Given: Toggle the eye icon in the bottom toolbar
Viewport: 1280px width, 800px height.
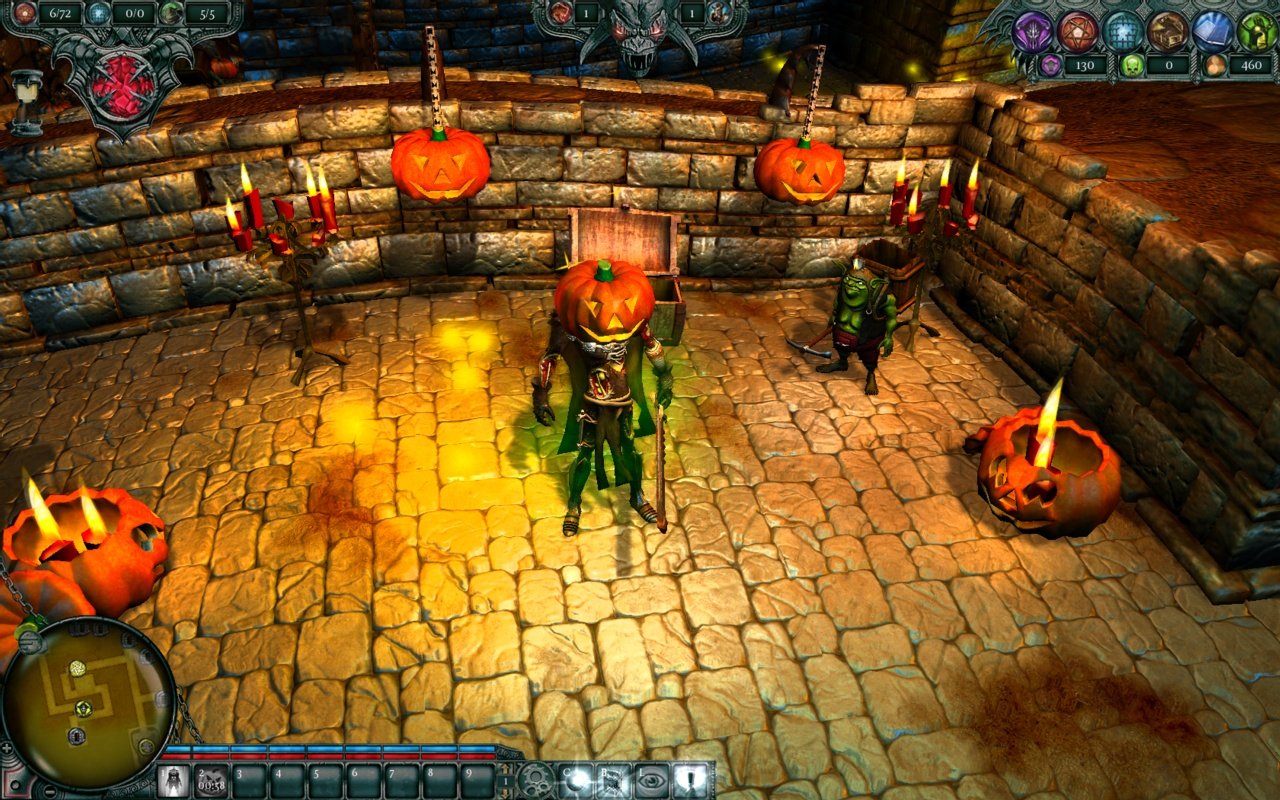Looking at the screenshot, I should coord(653,778).
